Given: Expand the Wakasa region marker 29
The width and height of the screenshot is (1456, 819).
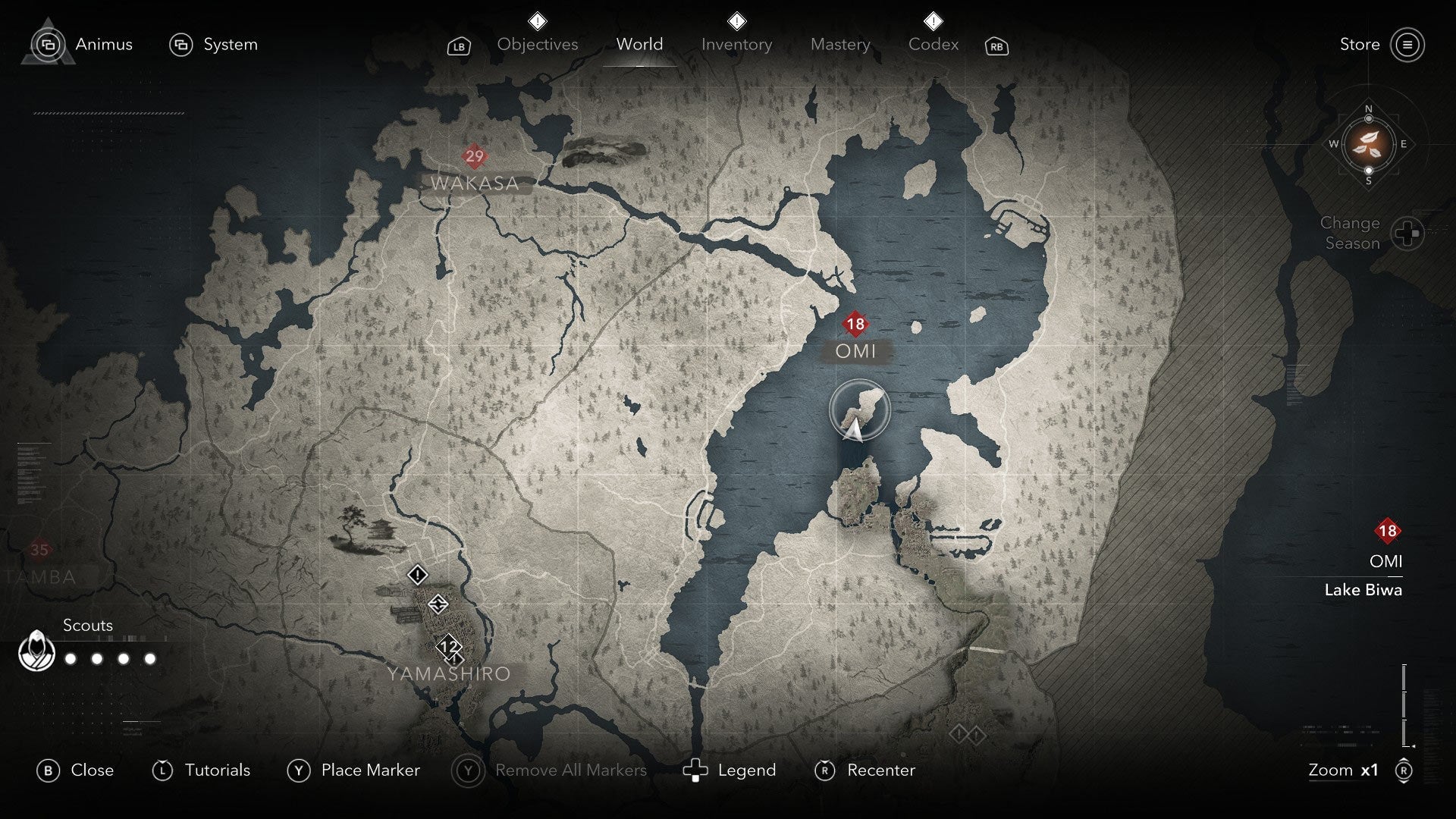Looking at the screenshot, I should [475, 157].
